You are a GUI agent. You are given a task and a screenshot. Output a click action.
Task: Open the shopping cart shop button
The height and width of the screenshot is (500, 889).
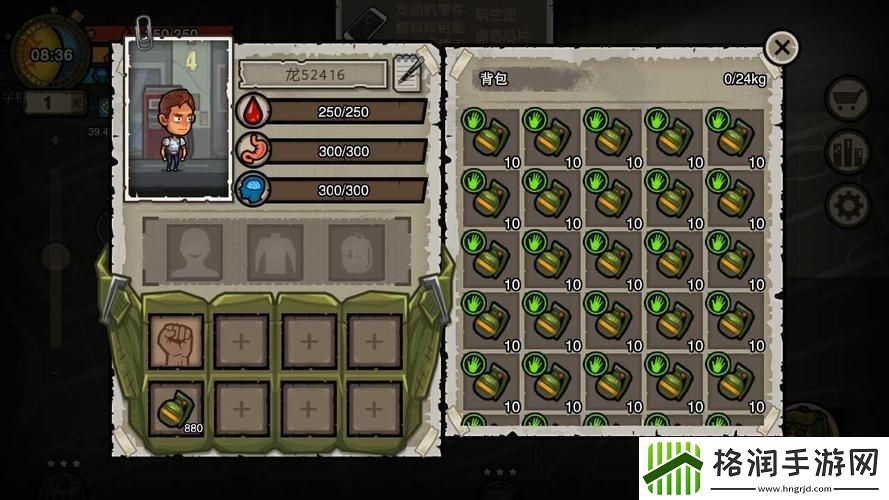coord(847,98)
